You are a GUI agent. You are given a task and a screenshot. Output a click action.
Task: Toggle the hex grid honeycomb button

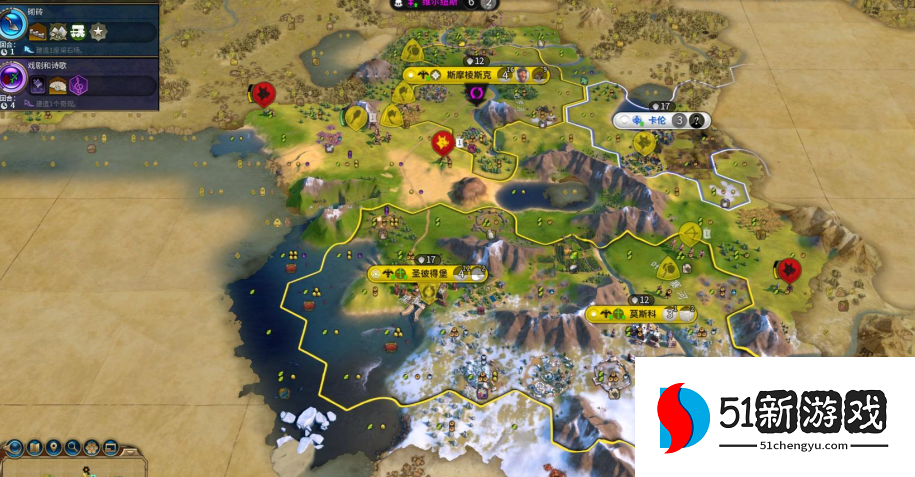tap(91, 447)
